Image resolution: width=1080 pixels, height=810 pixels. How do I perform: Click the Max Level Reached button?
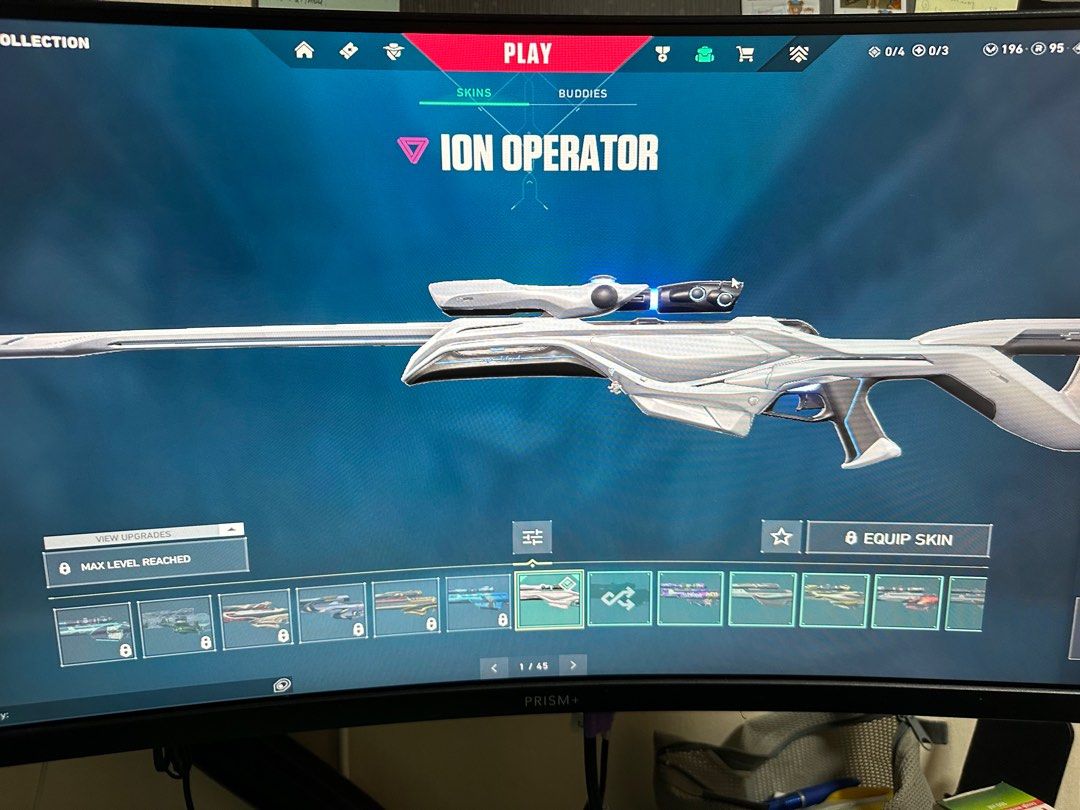[145, 564]
